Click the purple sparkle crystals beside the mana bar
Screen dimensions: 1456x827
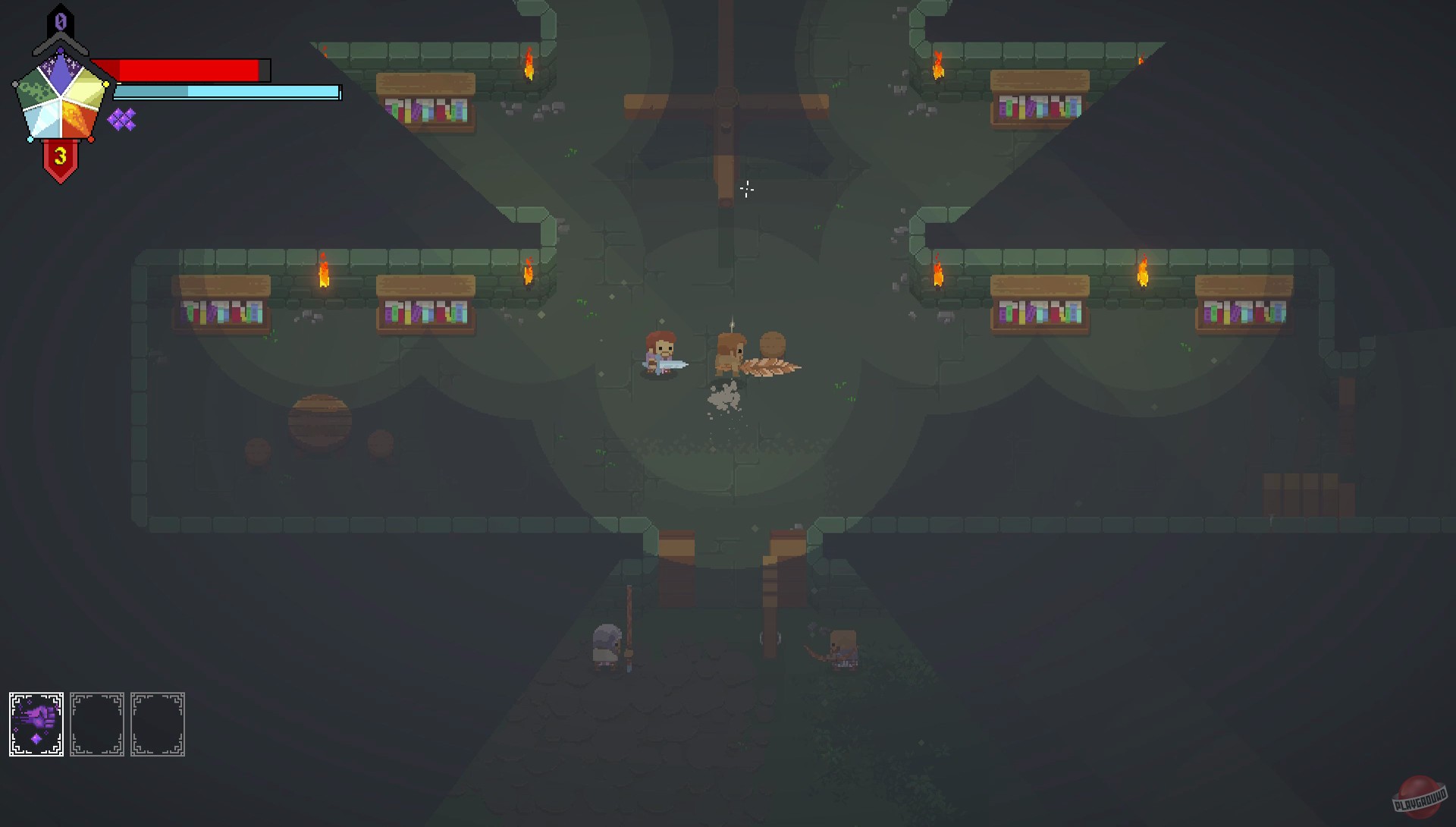click(x=121, y=118)
